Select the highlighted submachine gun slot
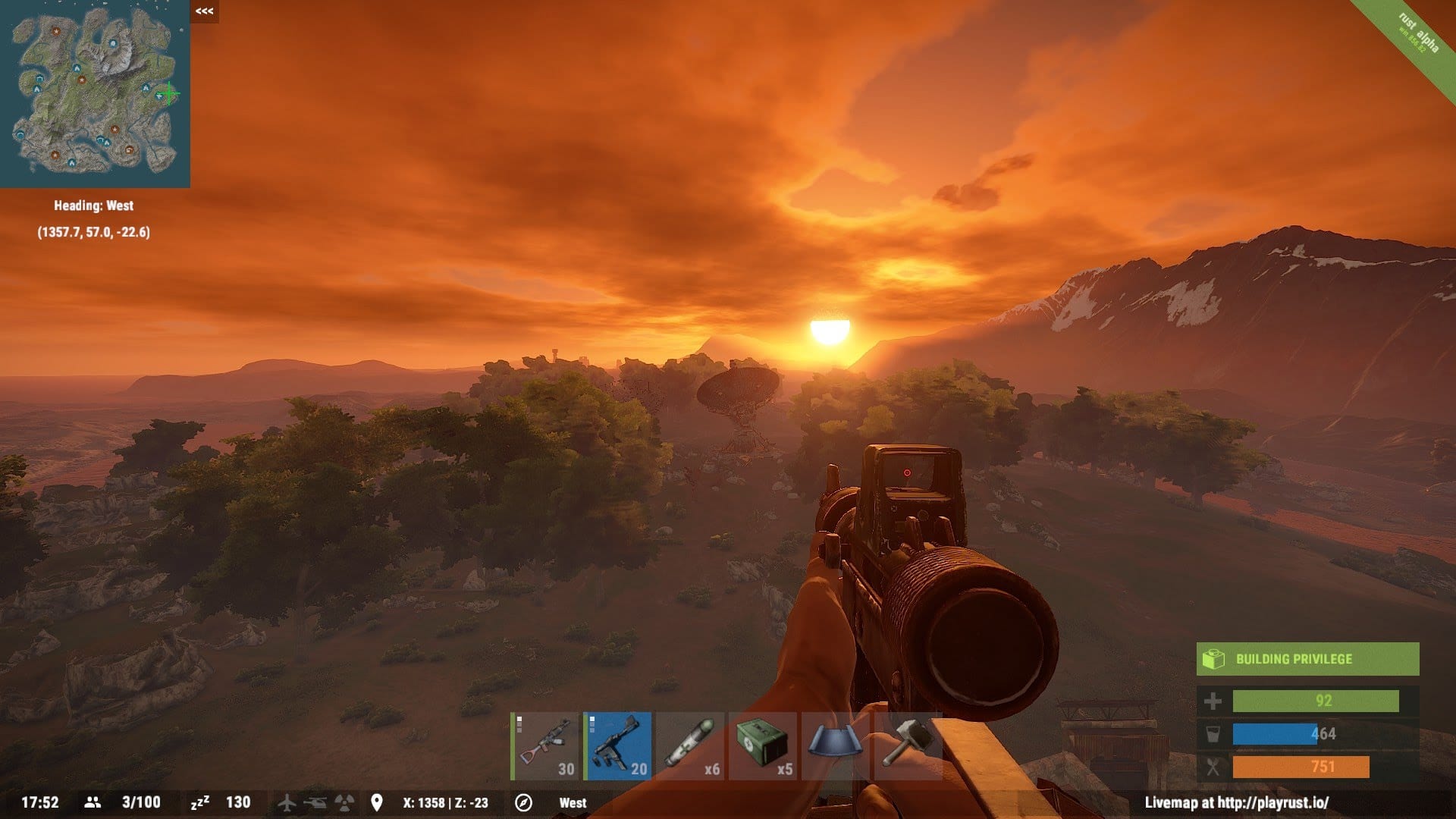The image size is (1456, 819). pos(618,745)
